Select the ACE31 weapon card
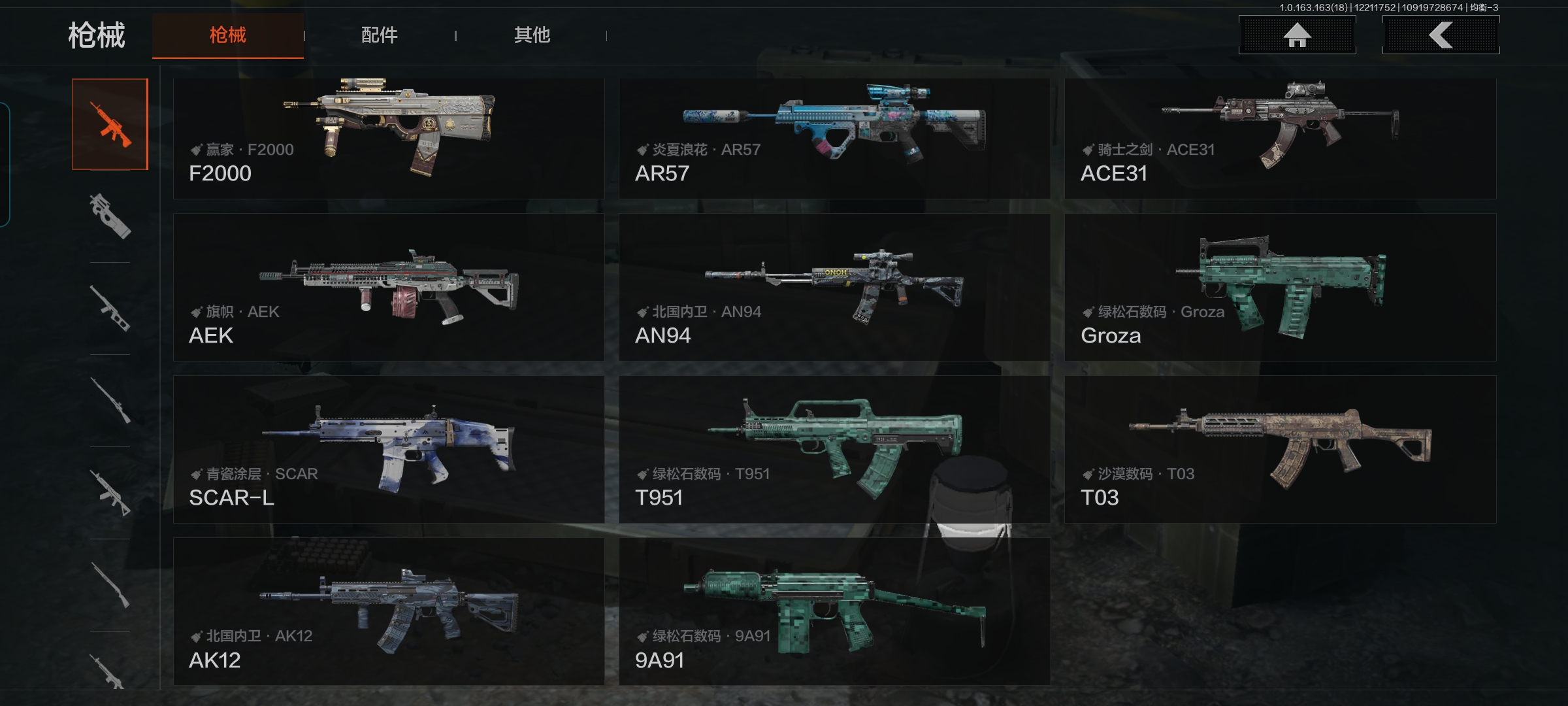This screenshot has height=706, width=1568. coord(1280,139)
